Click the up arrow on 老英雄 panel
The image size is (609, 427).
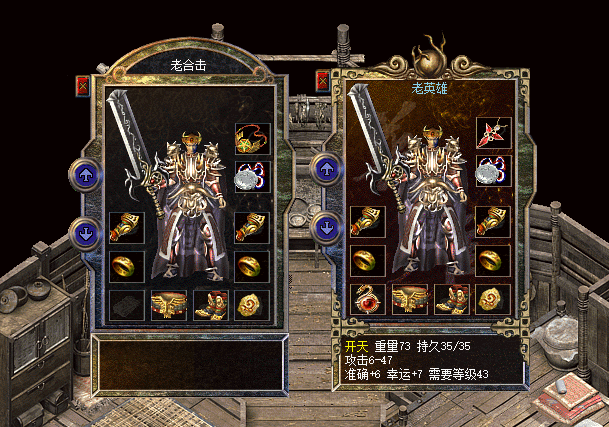tap(325, 169)
